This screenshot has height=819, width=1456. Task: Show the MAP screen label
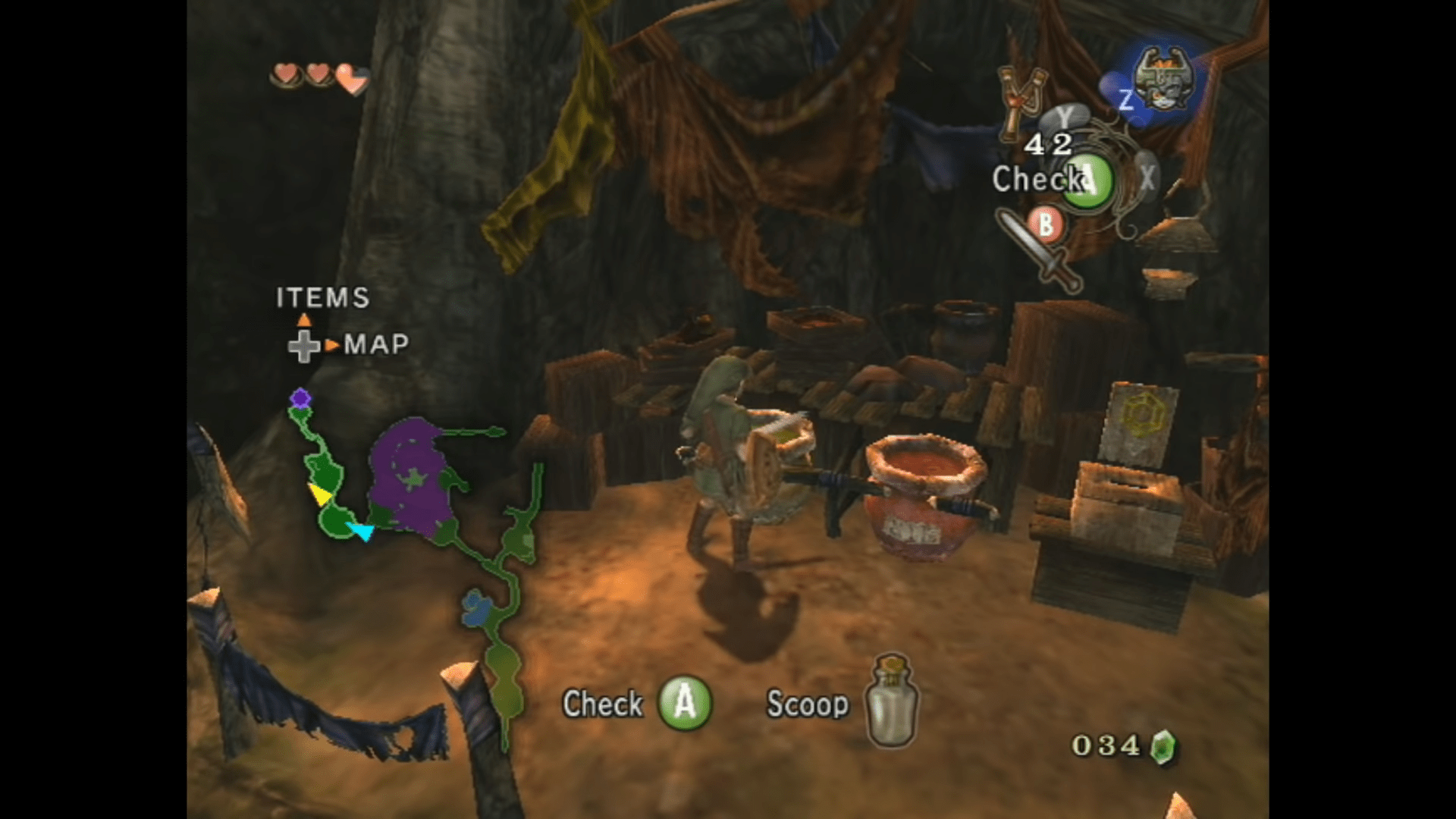point(376,345)
